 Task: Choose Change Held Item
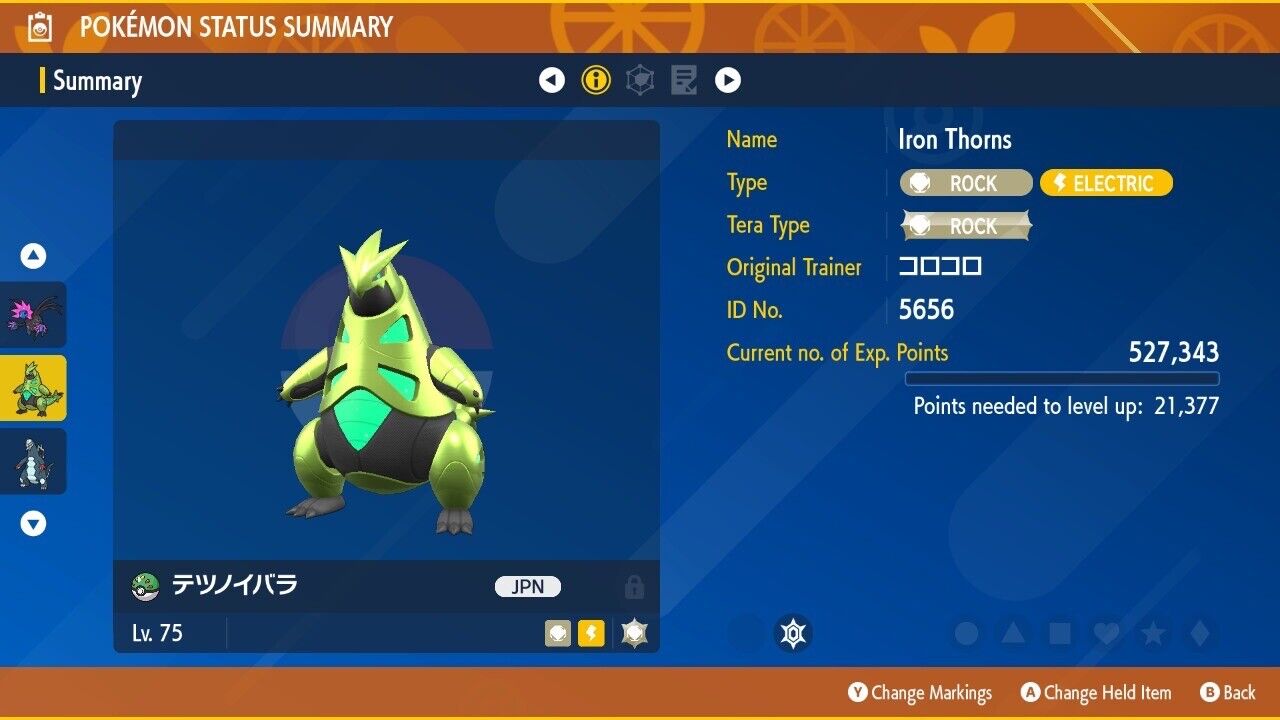pos(1096,693)
